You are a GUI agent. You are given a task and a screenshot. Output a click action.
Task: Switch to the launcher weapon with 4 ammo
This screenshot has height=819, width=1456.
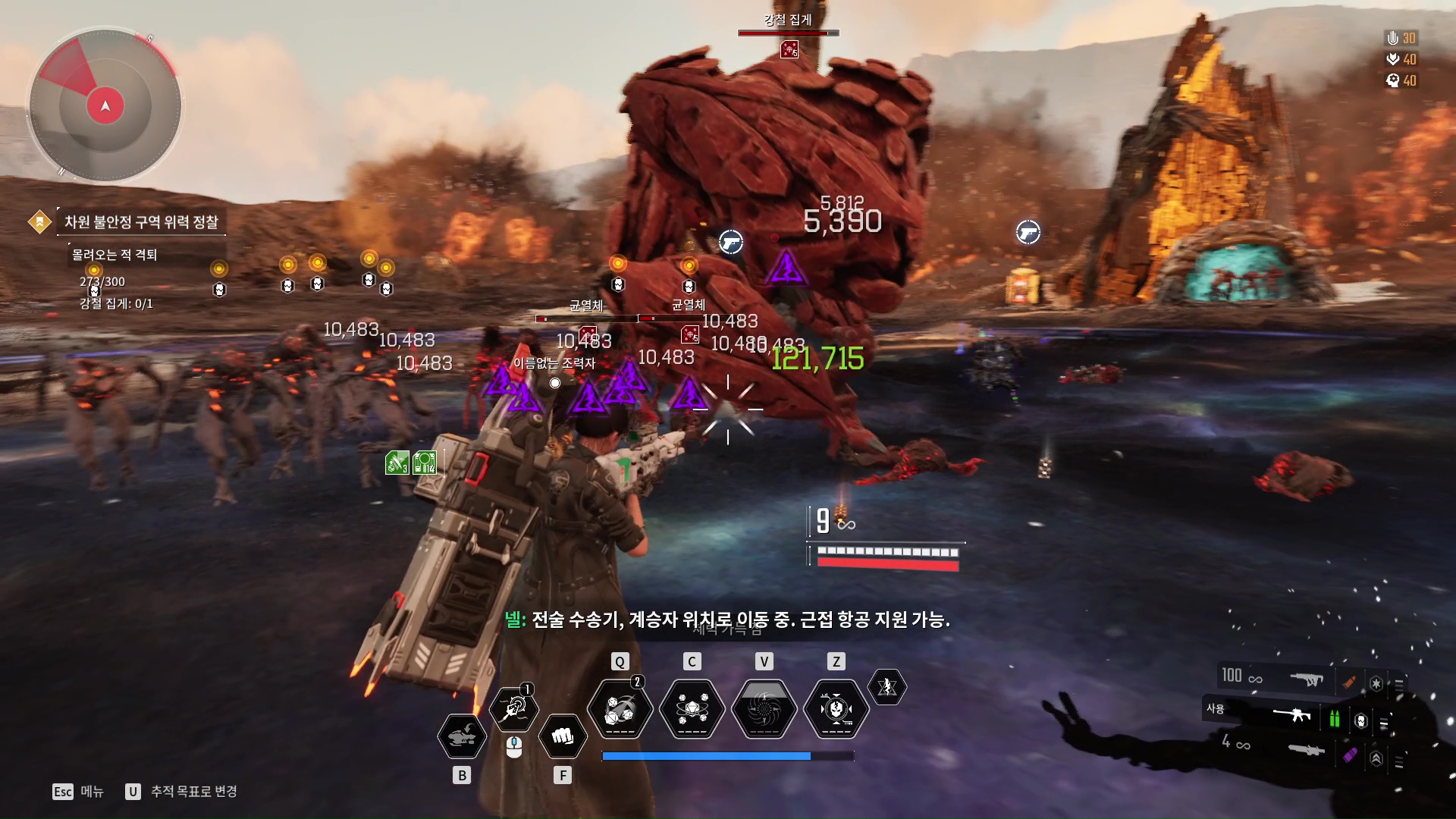[1306, 750]
